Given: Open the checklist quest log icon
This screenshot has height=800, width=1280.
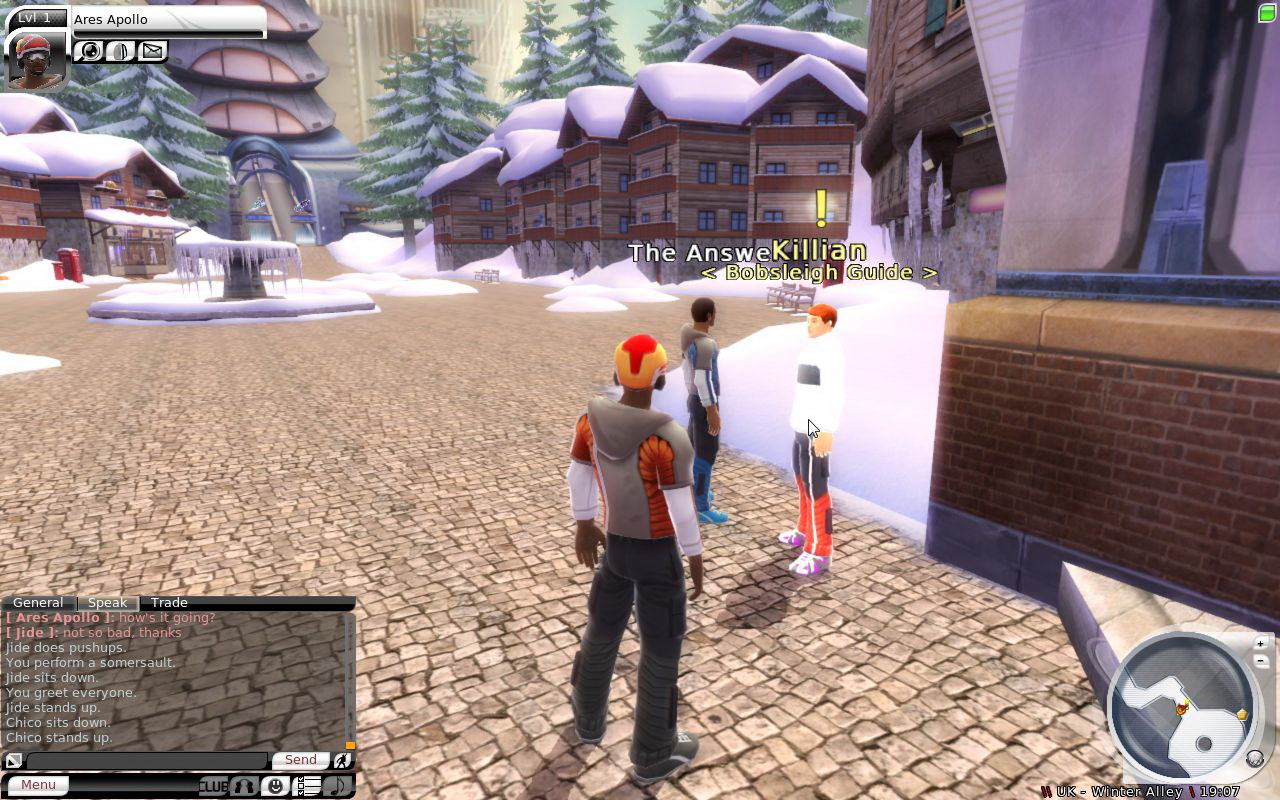Looking at the screenshot, I should point(307,786).
